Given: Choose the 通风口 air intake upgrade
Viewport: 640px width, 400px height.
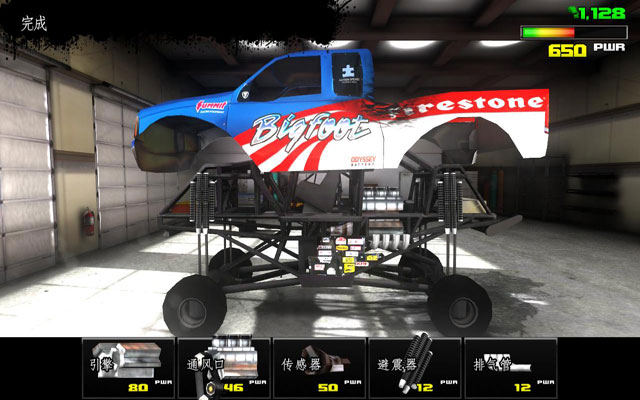Looking at the screenshot, I should (222, 366).
